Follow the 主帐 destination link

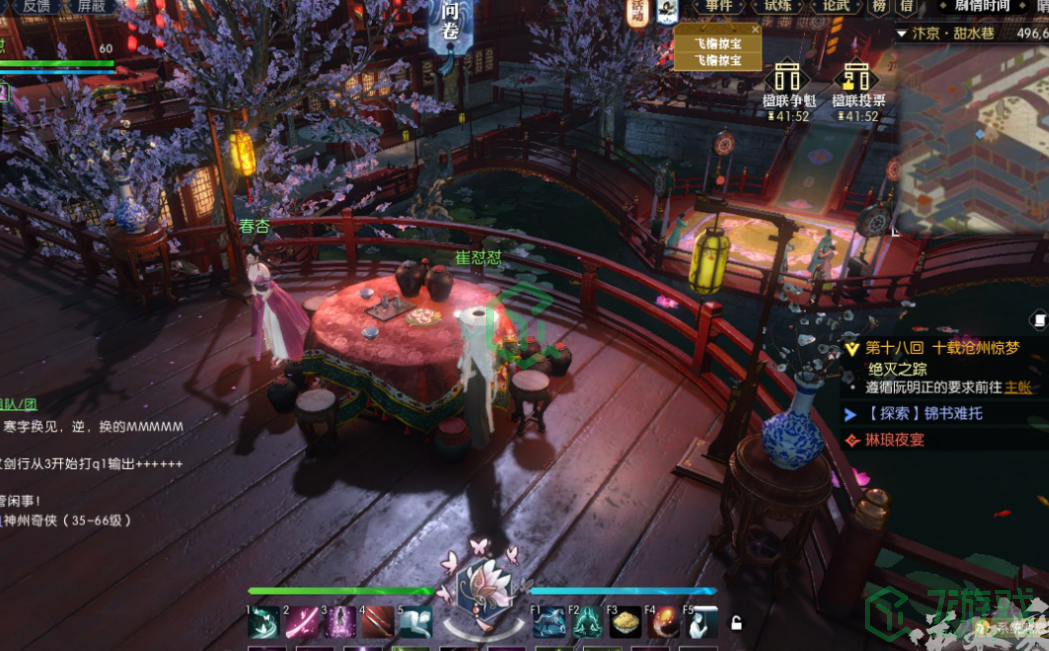click(x=1017, y=386)
